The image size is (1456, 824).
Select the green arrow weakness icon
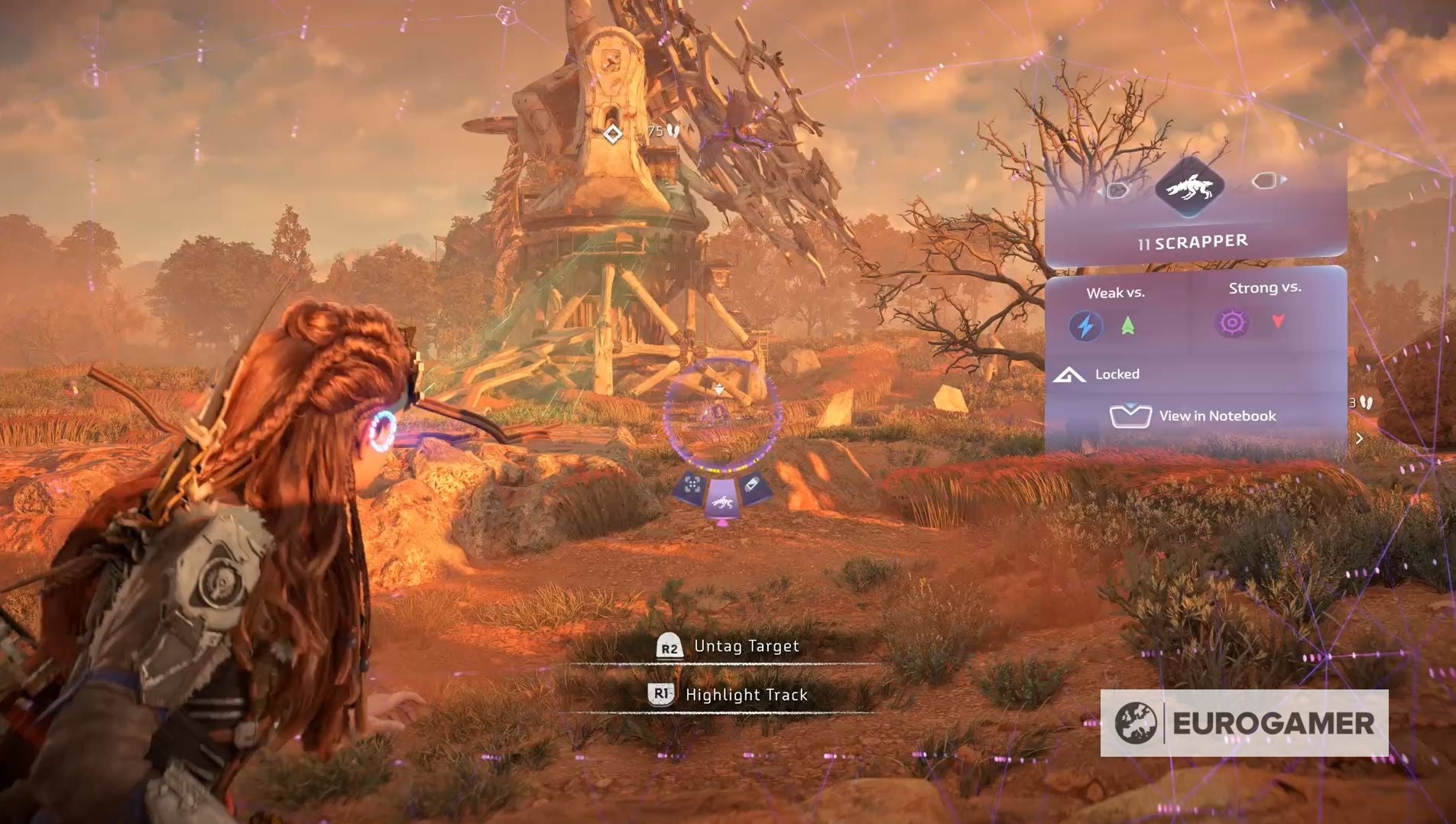(x=1127, y=326)
